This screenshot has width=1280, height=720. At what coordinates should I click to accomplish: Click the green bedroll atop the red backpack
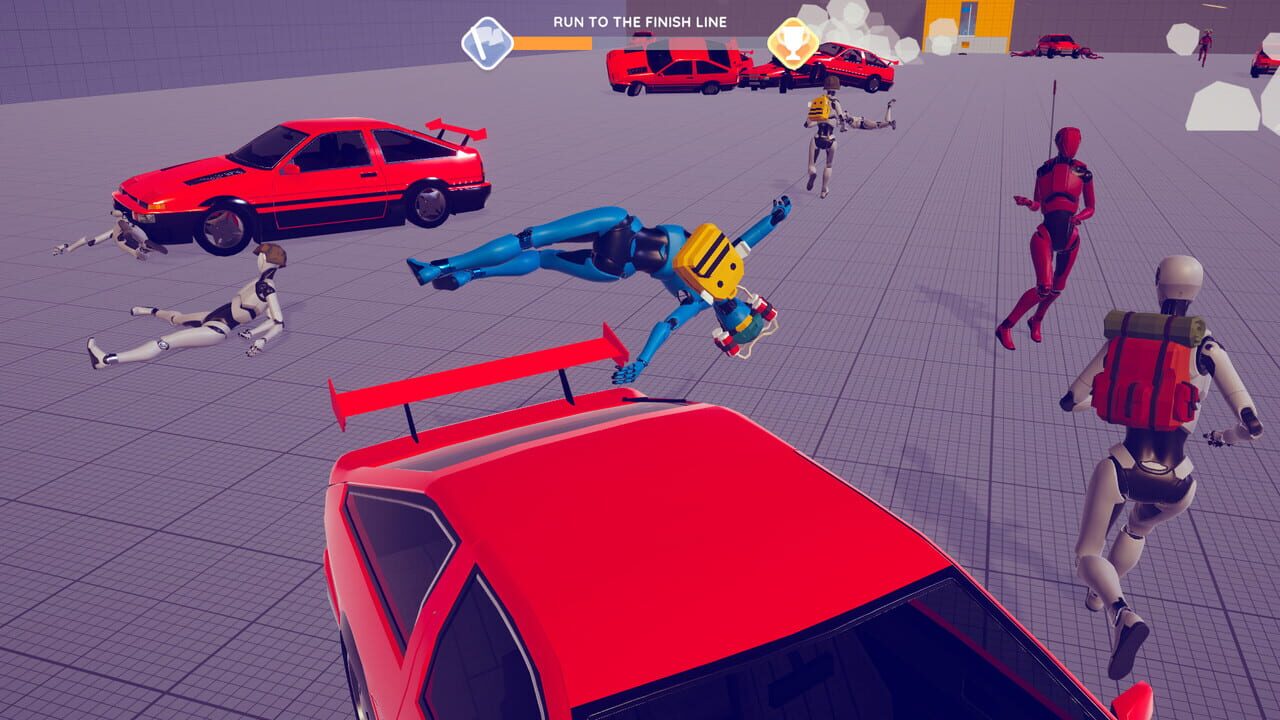[x=1146, y=325]
